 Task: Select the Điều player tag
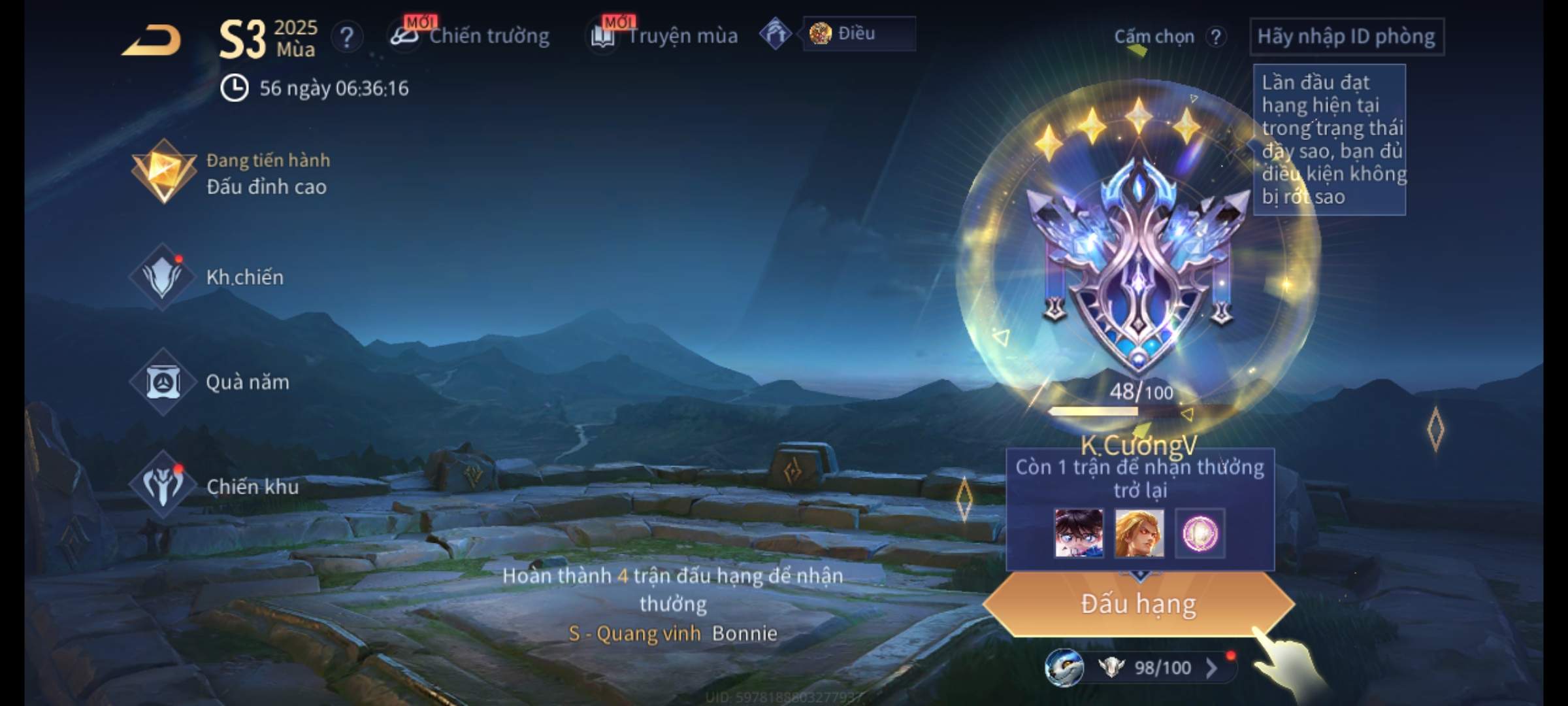(x=857, y=34)
